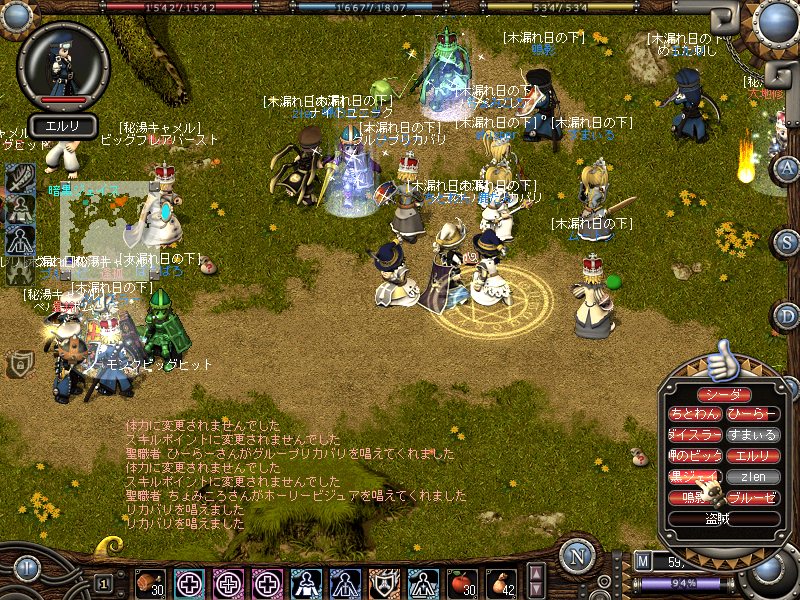Select party member ブルーゼ
This screenshot has width=800, height=600.
coord(752,498)
